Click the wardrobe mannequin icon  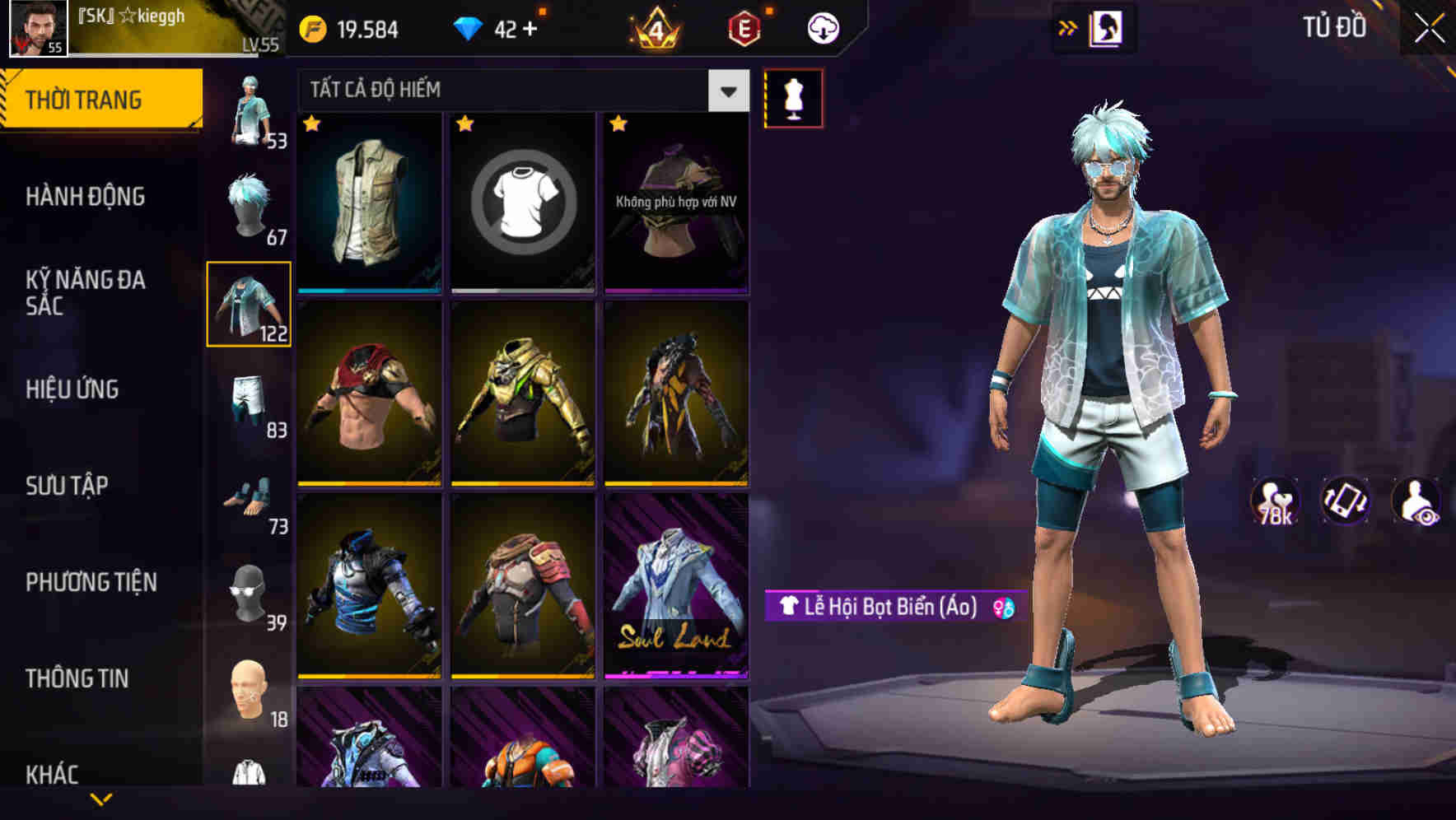pos(793,96)
